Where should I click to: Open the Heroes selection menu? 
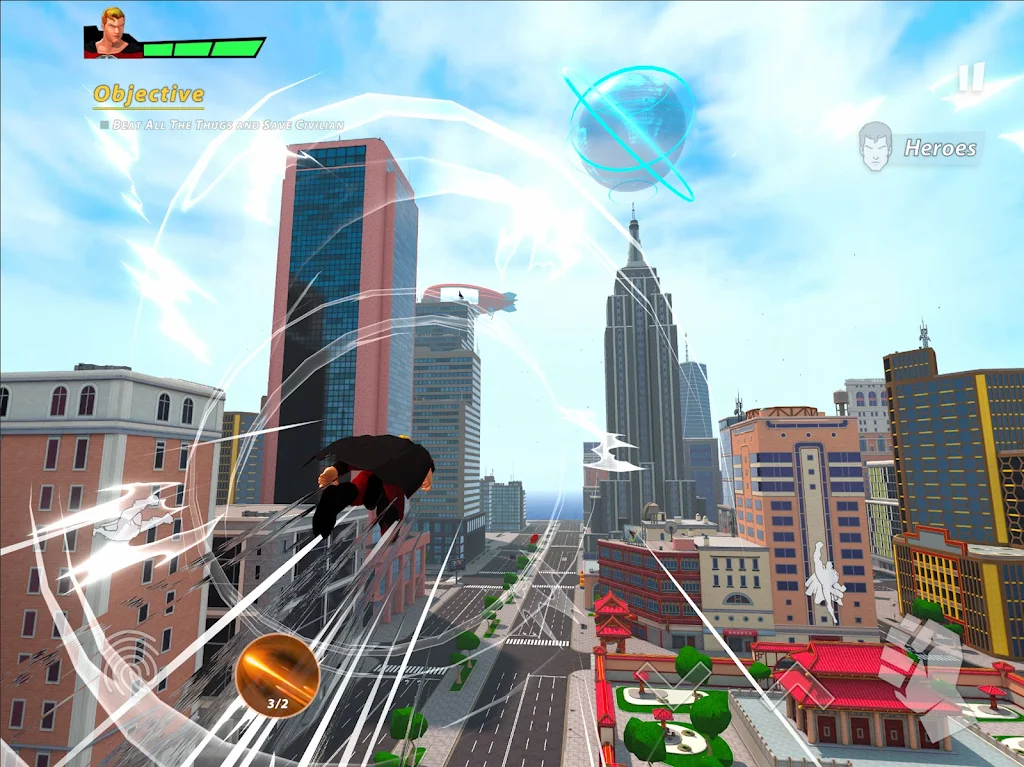920,148
